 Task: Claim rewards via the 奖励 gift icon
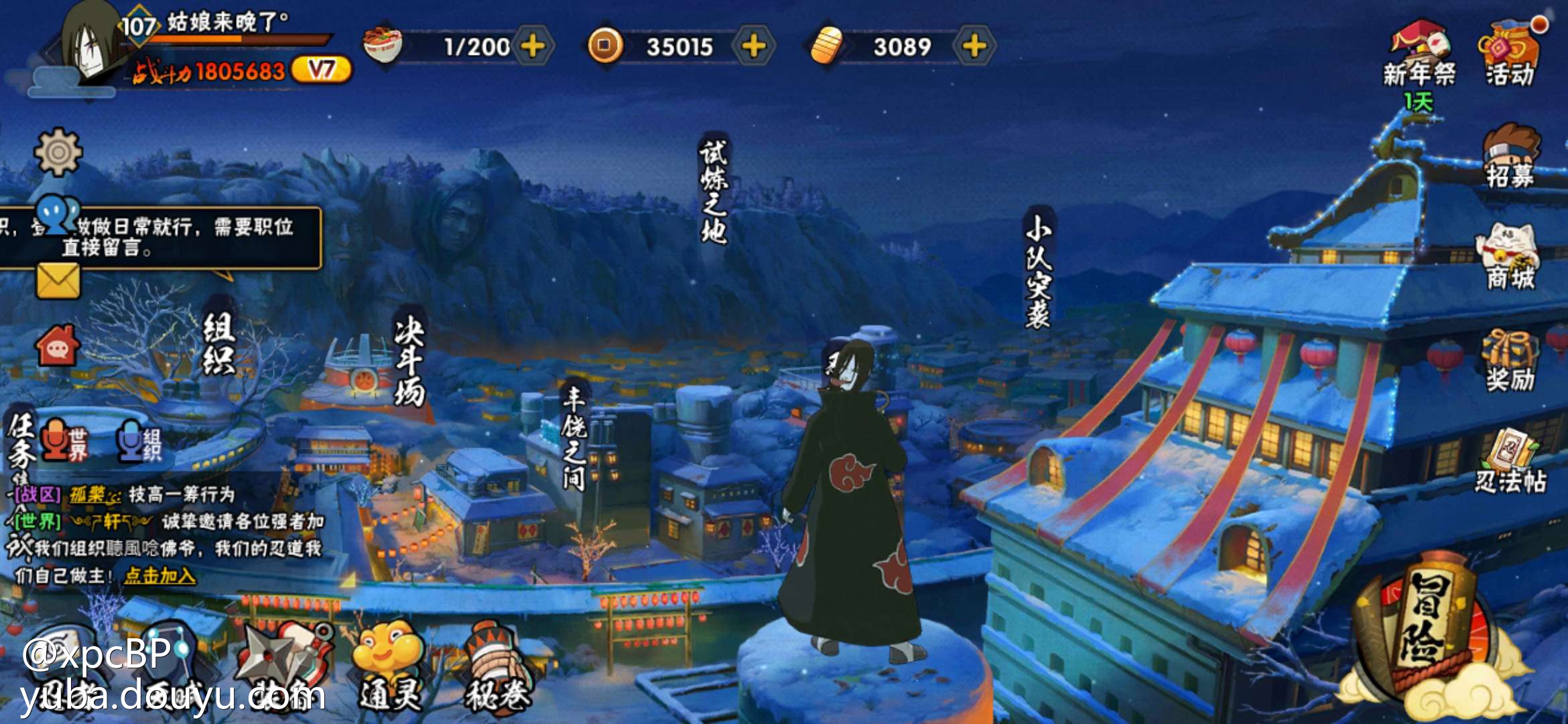click(x=1510, y=361)
